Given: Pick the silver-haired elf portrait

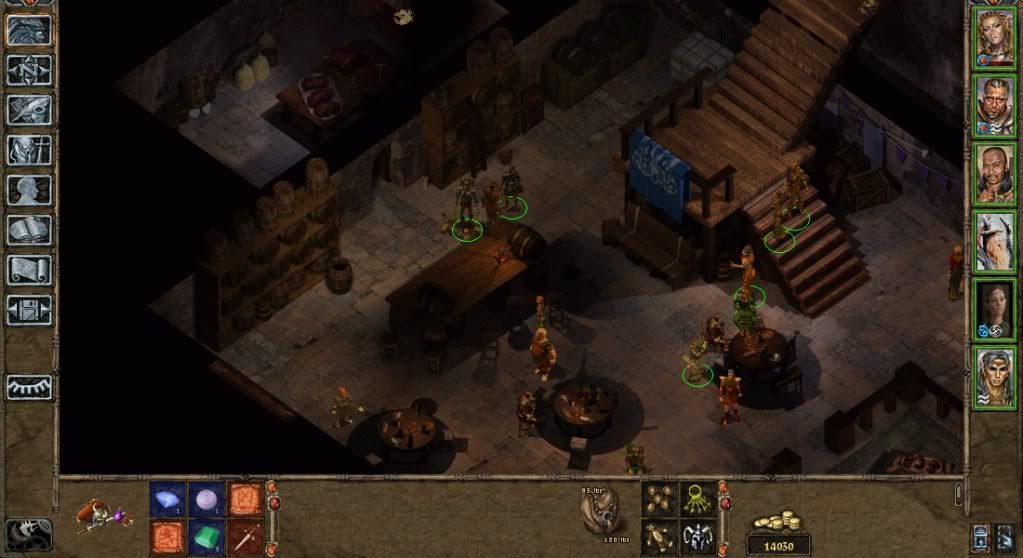Looking at the screenshot, I should coord(995,377).
